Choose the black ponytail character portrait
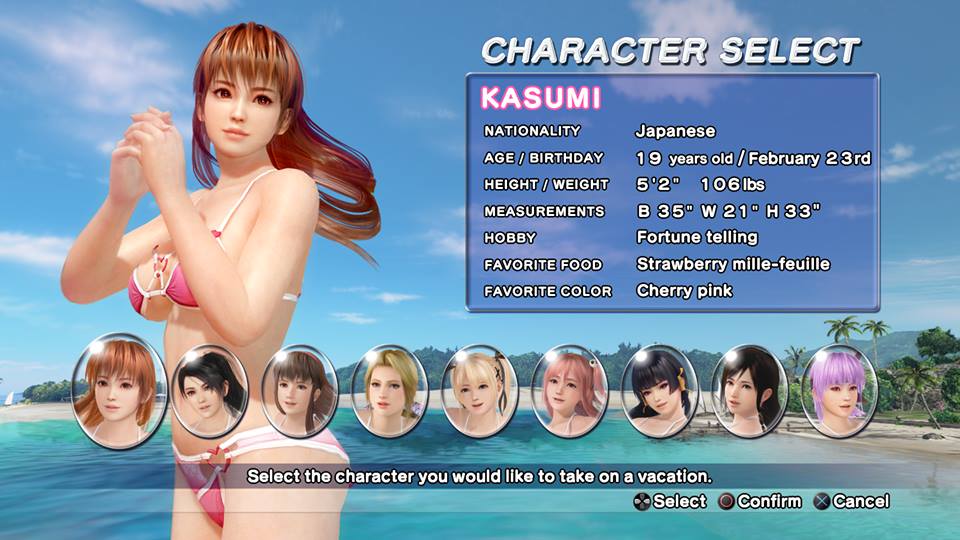Screen dimensions: 960x540 (209, 391)
